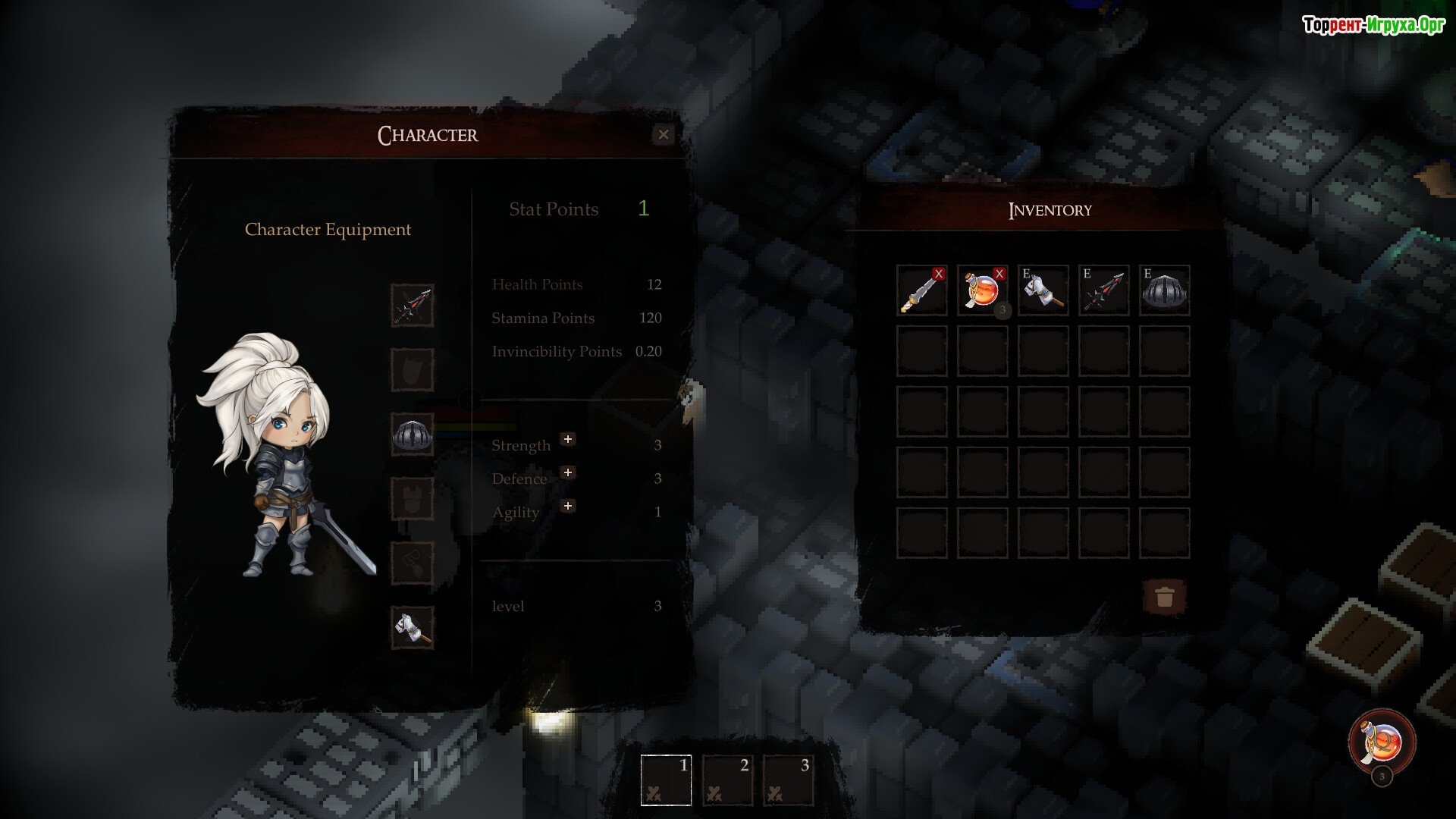The width and height of the screenshot is (1456, 819).
Task: Increase the Defence stat
Action: tap(567, 472)
